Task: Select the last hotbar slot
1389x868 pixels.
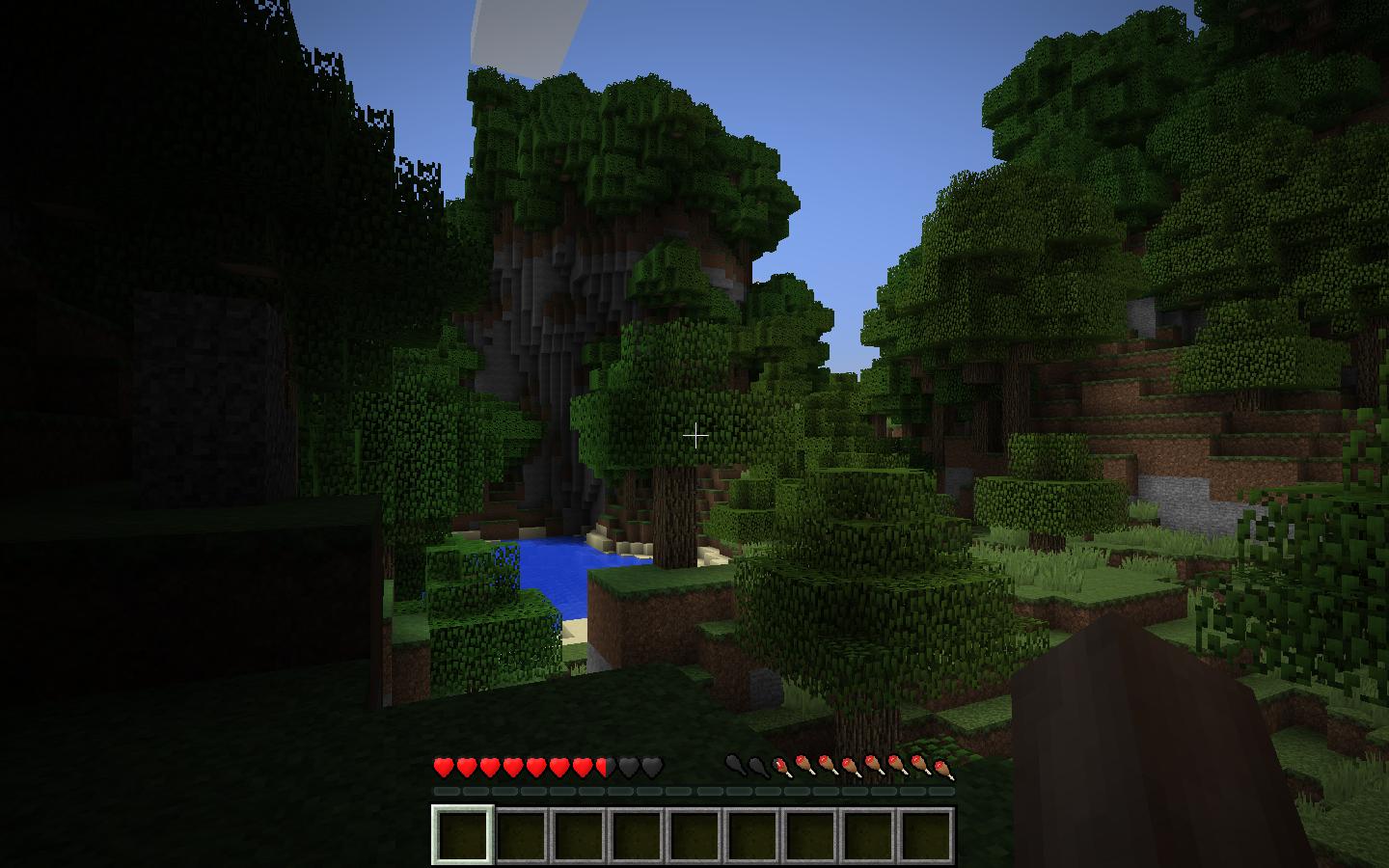Action: tap(924, 835)
